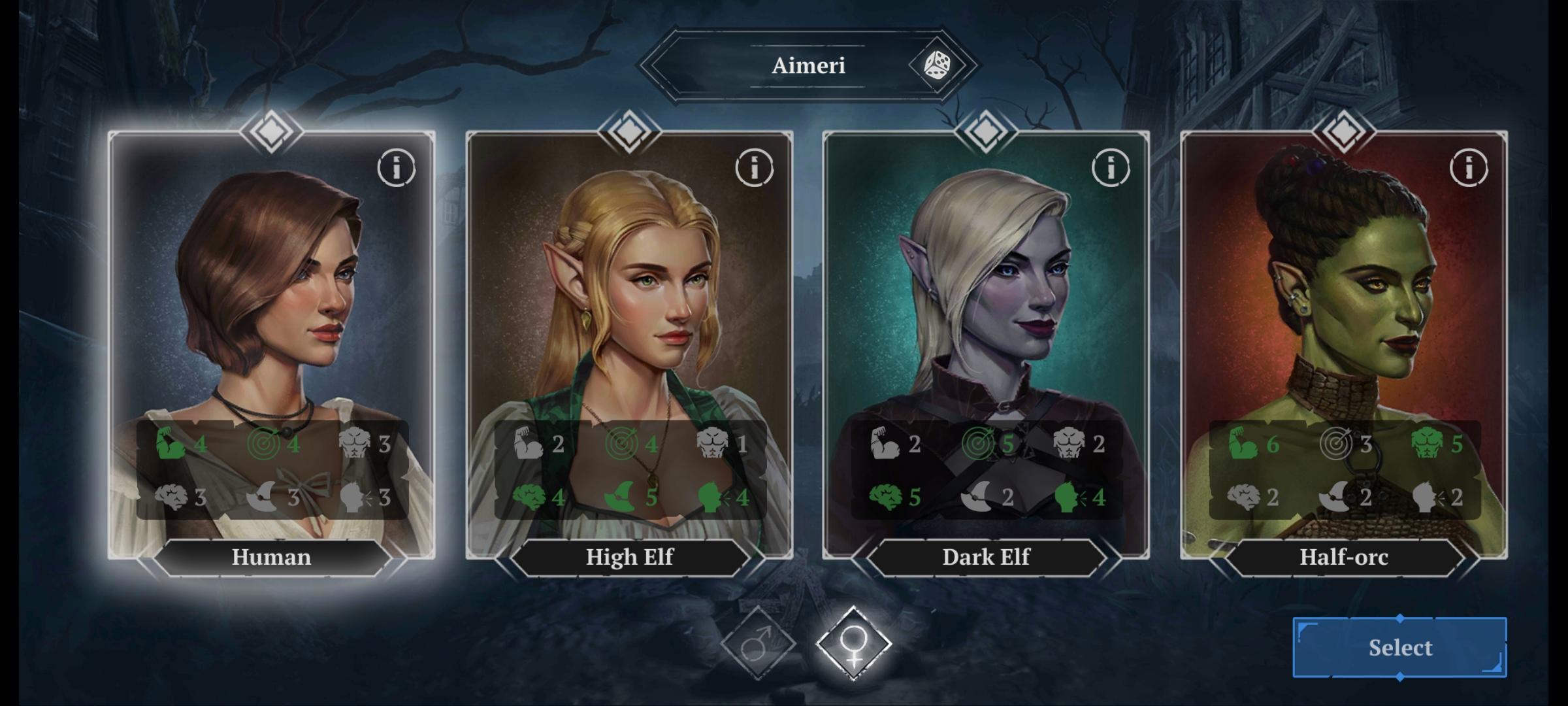Choose the female gender symbol
This screenshot has width=1568, height=706.
click(853, 643)
